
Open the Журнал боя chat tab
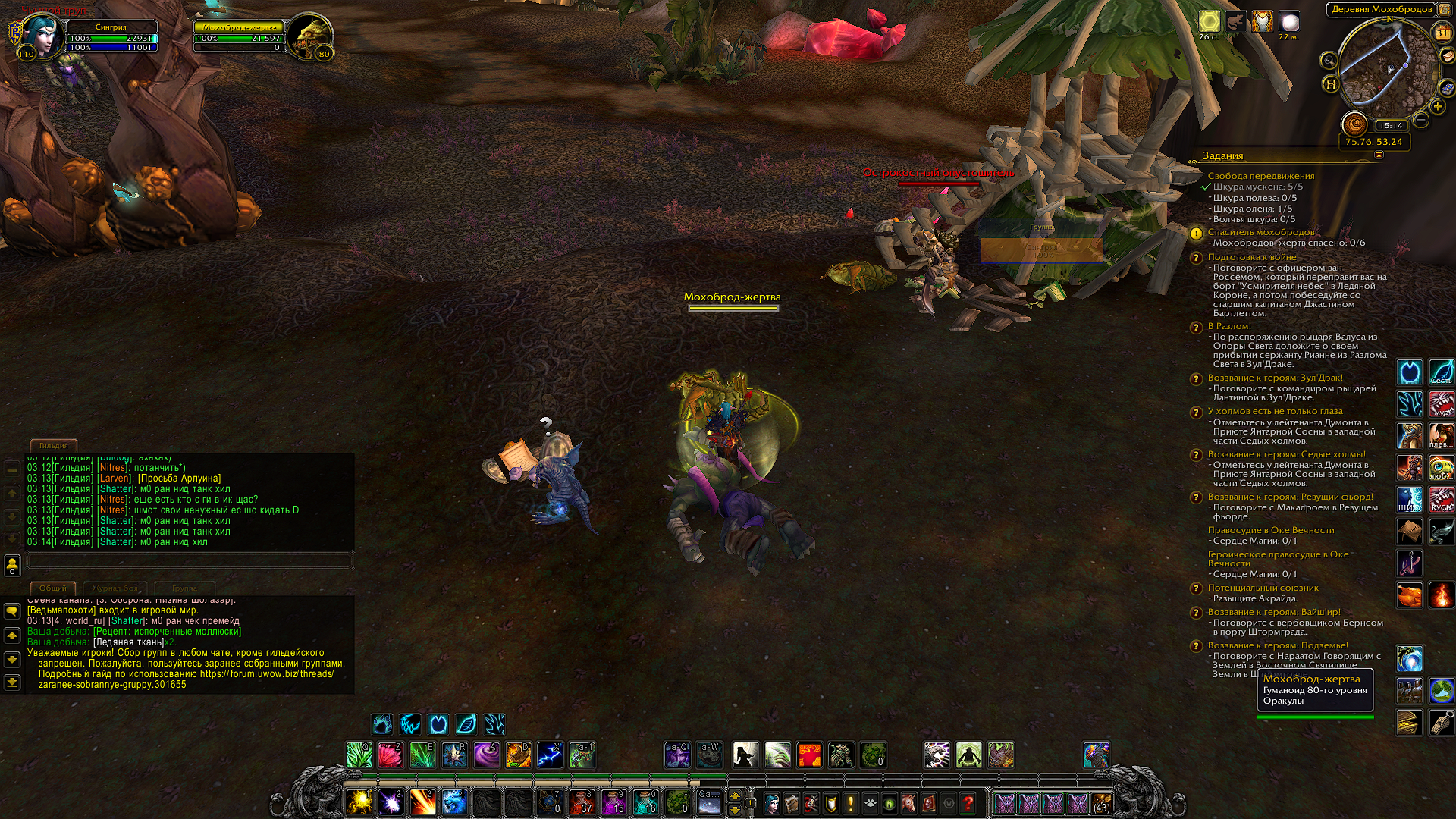115,588
